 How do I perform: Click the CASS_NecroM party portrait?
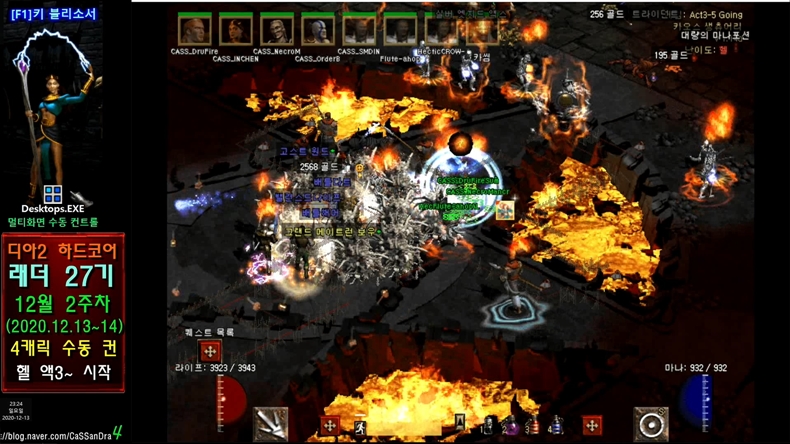pos(276,28)
